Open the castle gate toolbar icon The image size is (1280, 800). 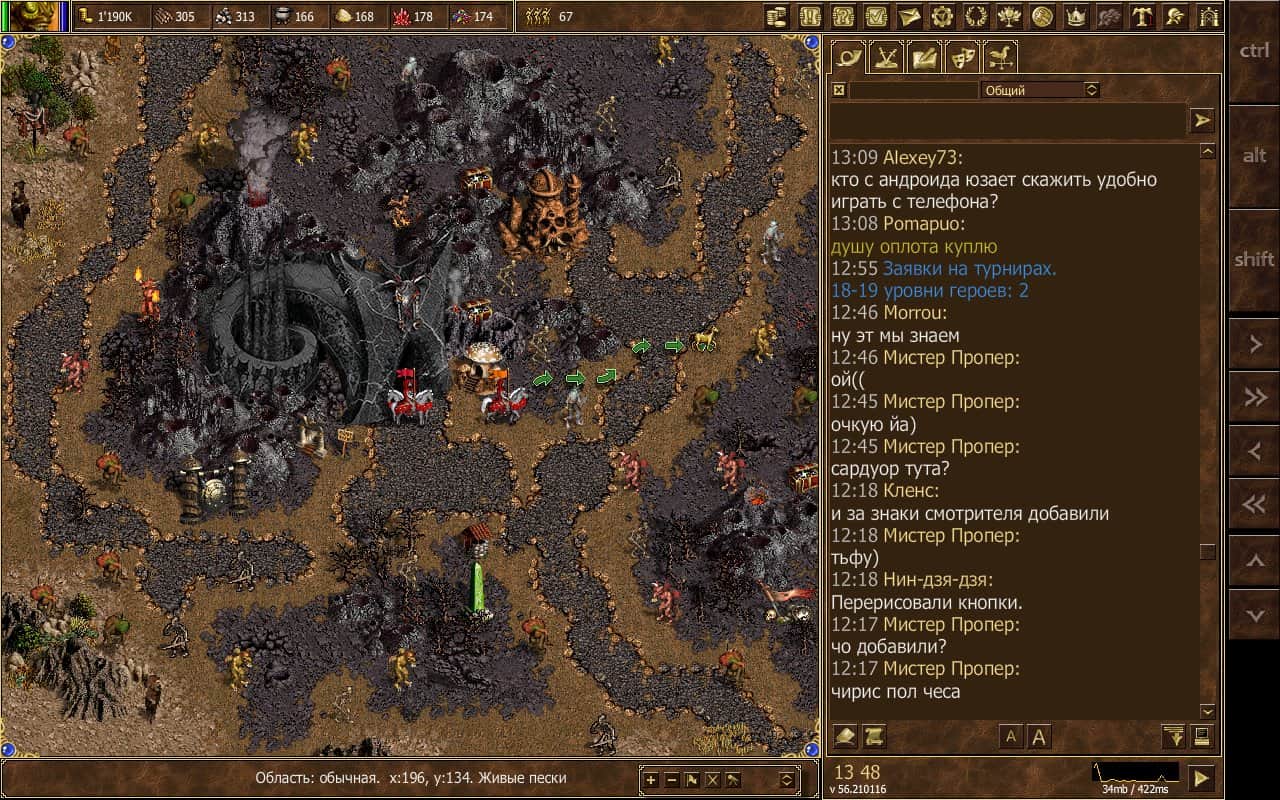[x=1209, y=16]
